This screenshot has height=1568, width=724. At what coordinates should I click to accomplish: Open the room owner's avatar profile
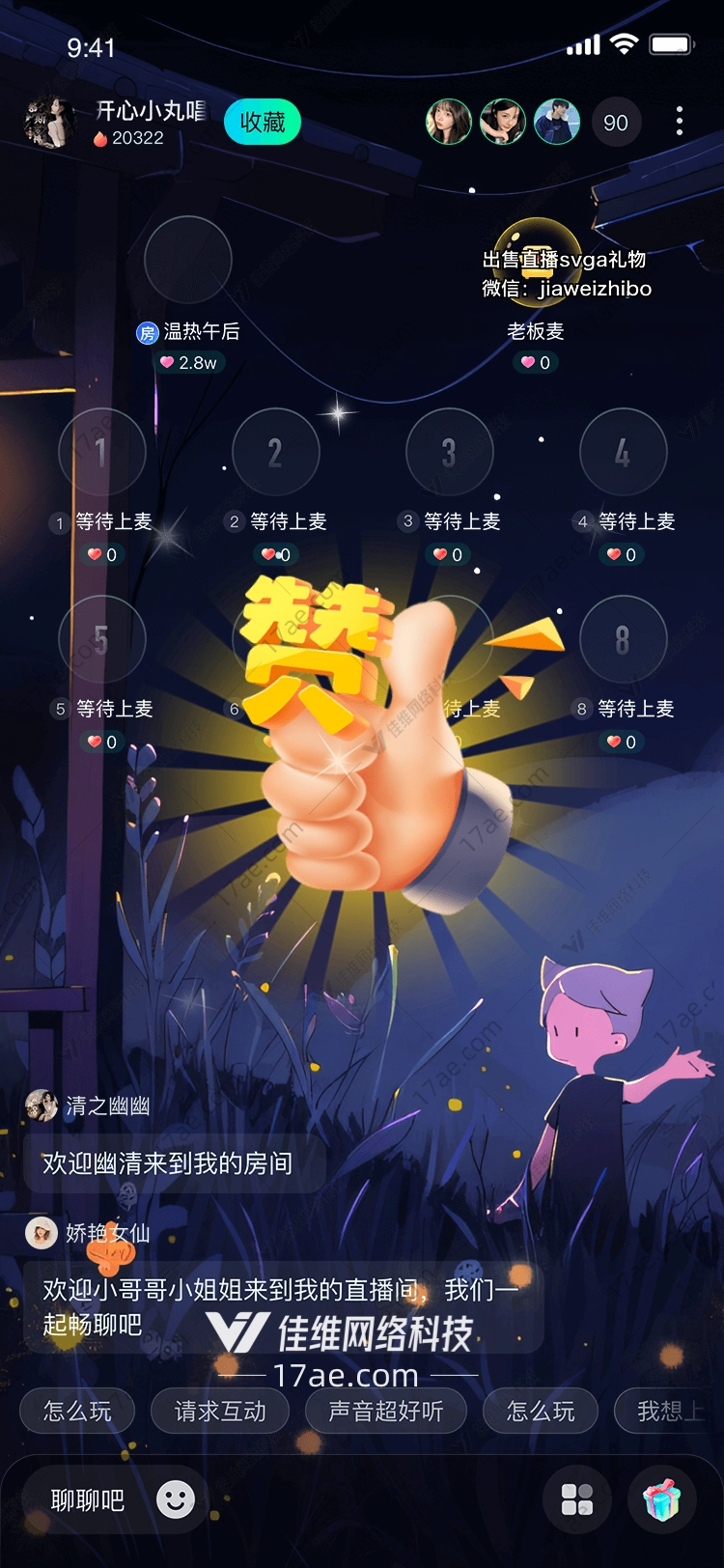pyautogui.click(x=48, y=123)
